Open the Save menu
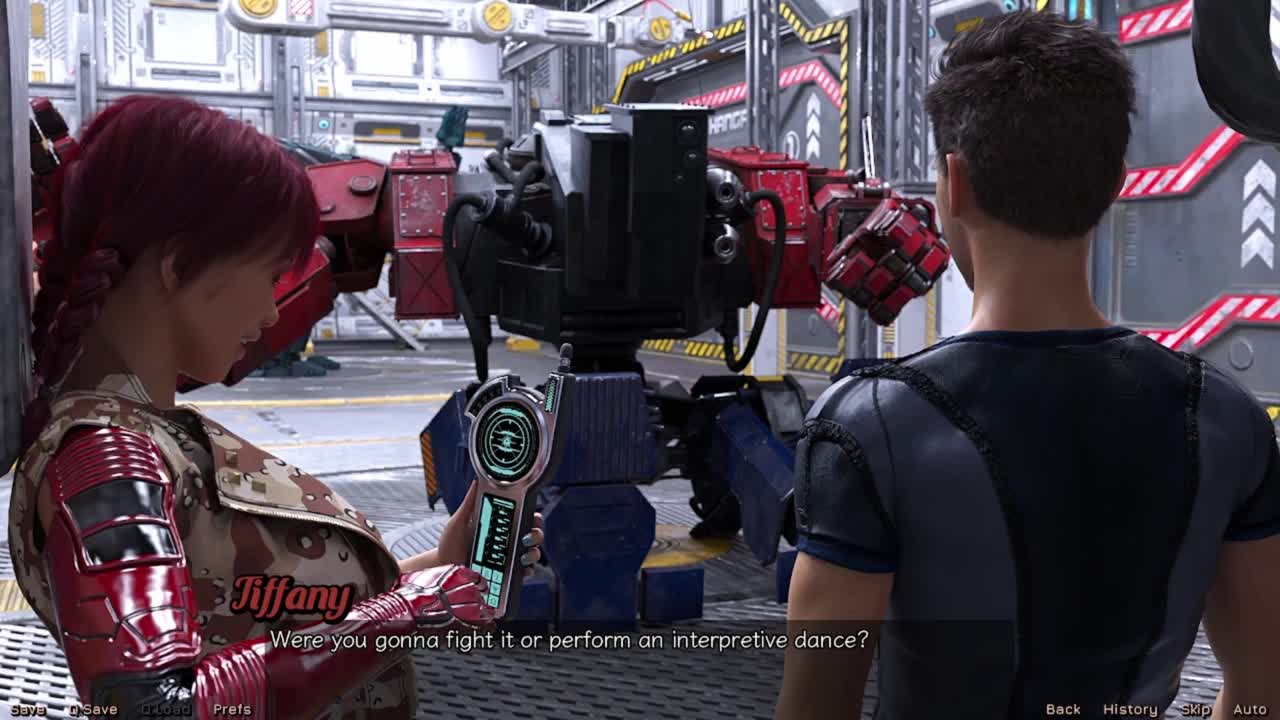The width and height of the screenshot is (1280, 720). coord(27,710)
